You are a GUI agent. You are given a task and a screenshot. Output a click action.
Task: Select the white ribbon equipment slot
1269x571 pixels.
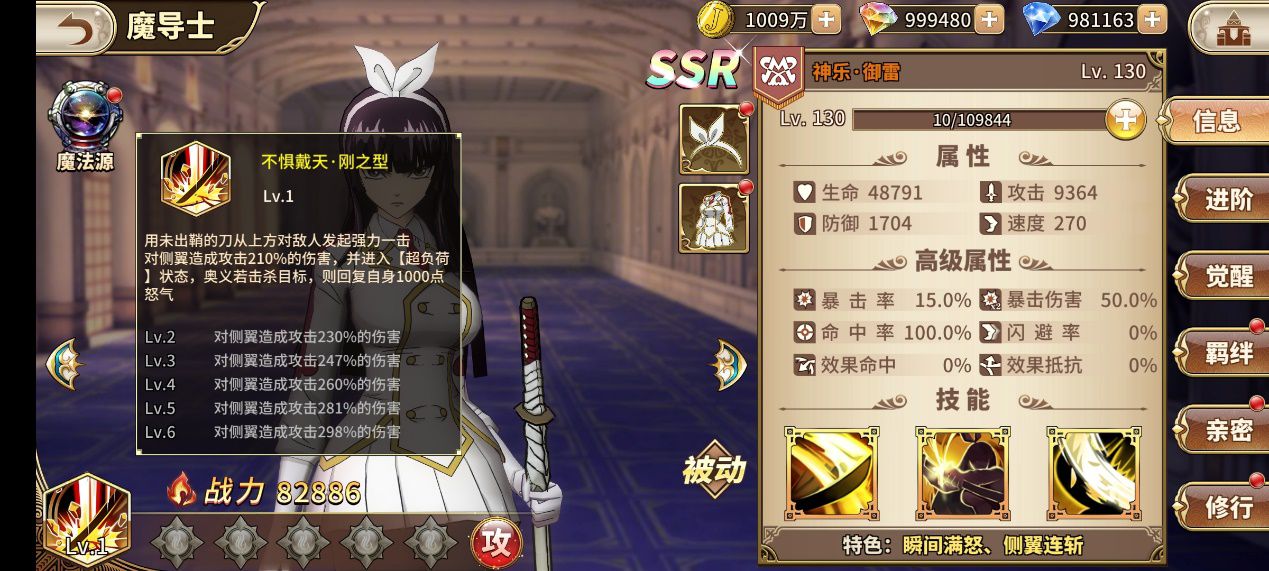(713, 139)
